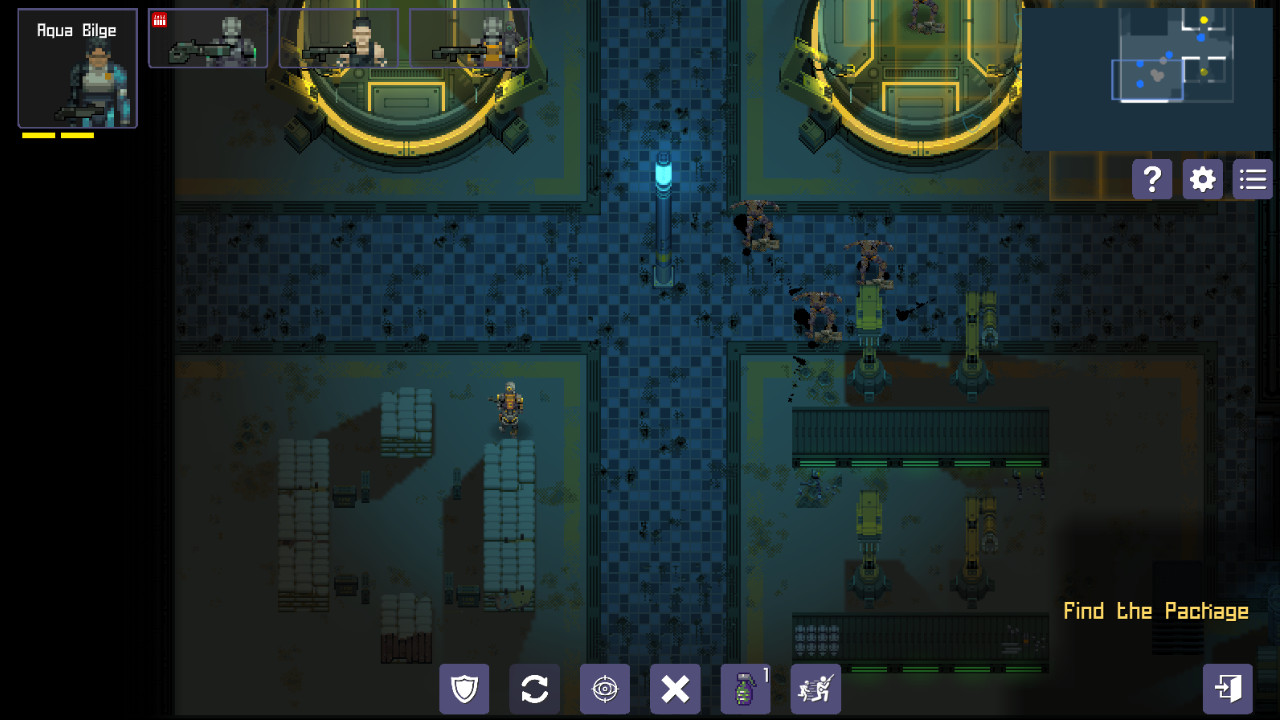The image size is (1280, 720).
Task: Activate the shield defend action
Action: (464, 689)
